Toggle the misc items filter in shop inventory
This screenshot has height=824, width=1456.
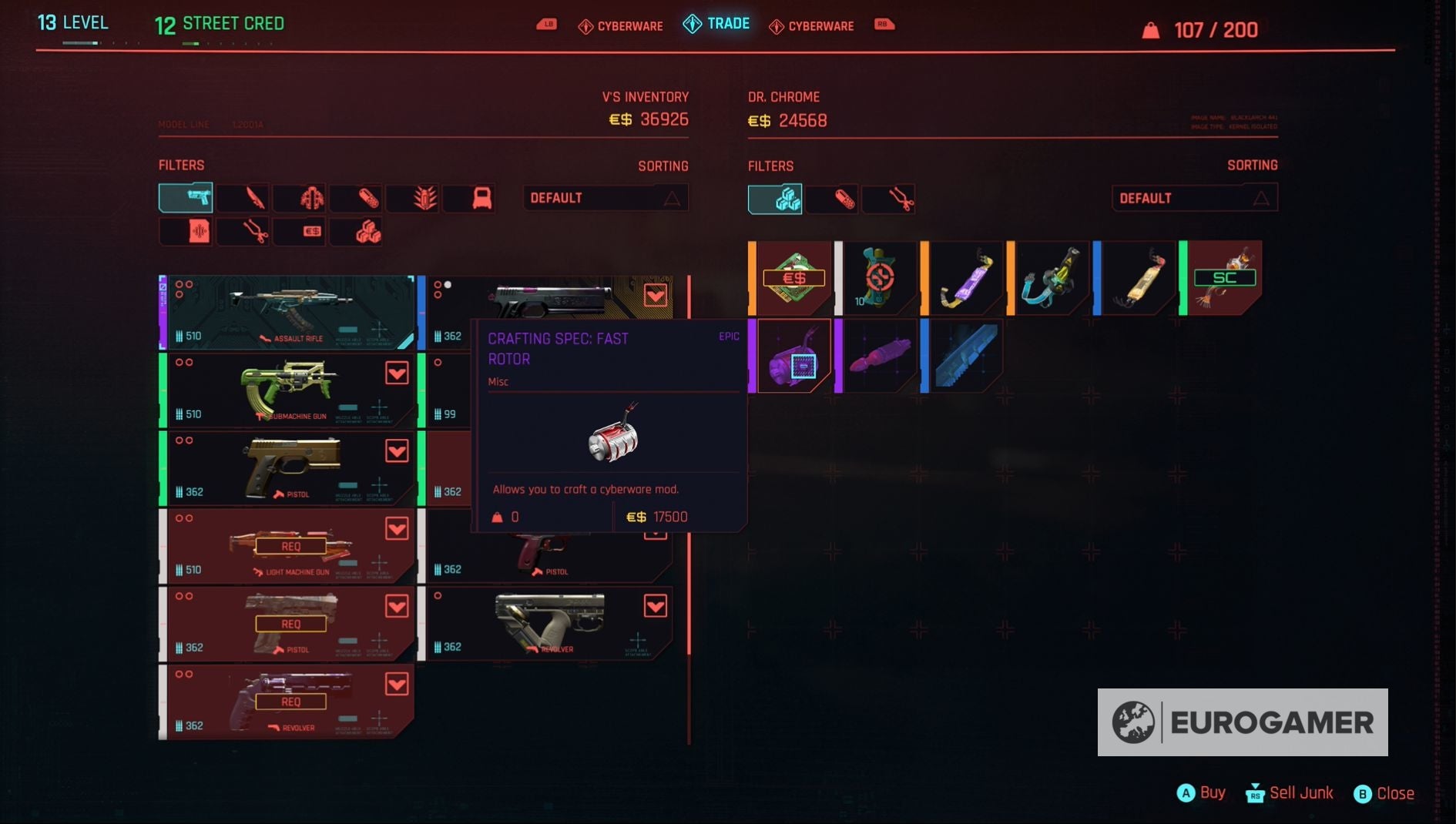coord(774,199)
